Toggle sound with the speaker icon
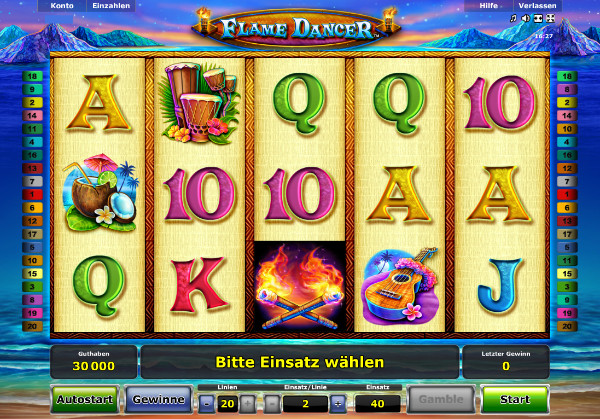Screen dimensions: 600x419 coord(526,19)
